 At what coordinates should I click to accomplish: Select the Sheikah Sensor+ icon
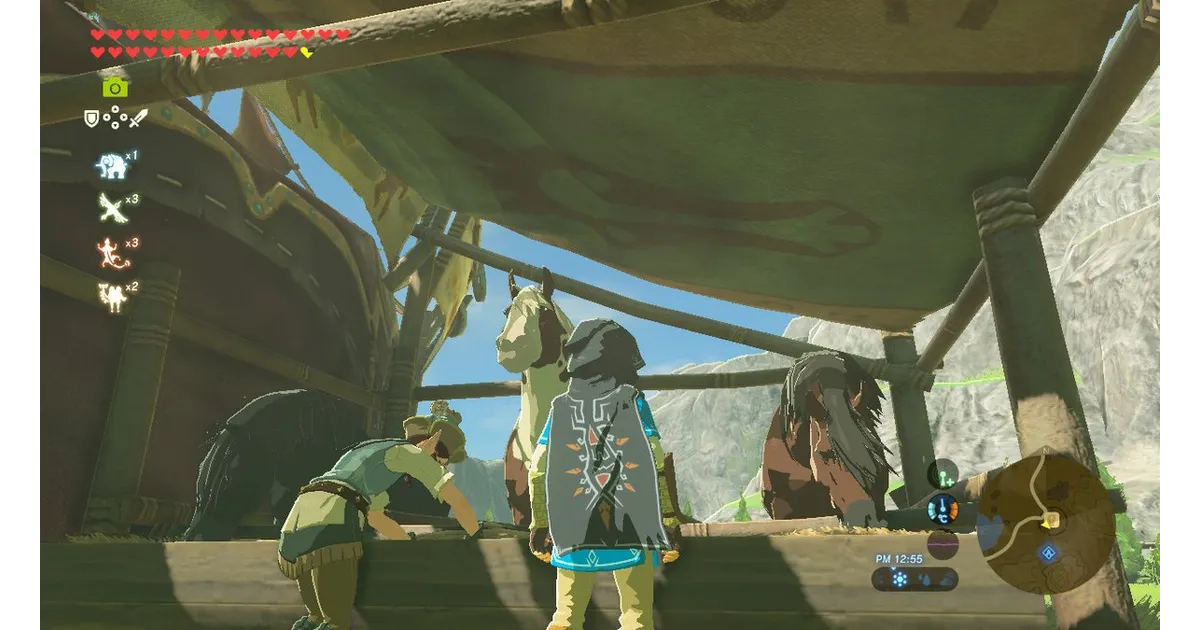pyautogui.click(x=942, y=474)
